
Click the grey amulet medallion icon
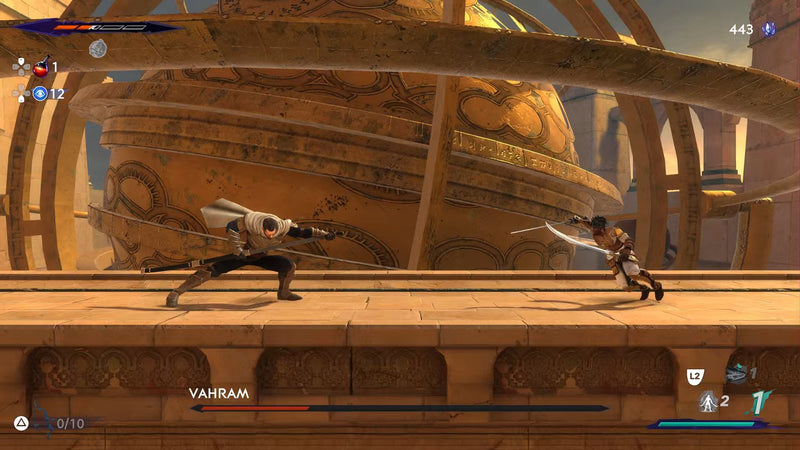point(97,48)
